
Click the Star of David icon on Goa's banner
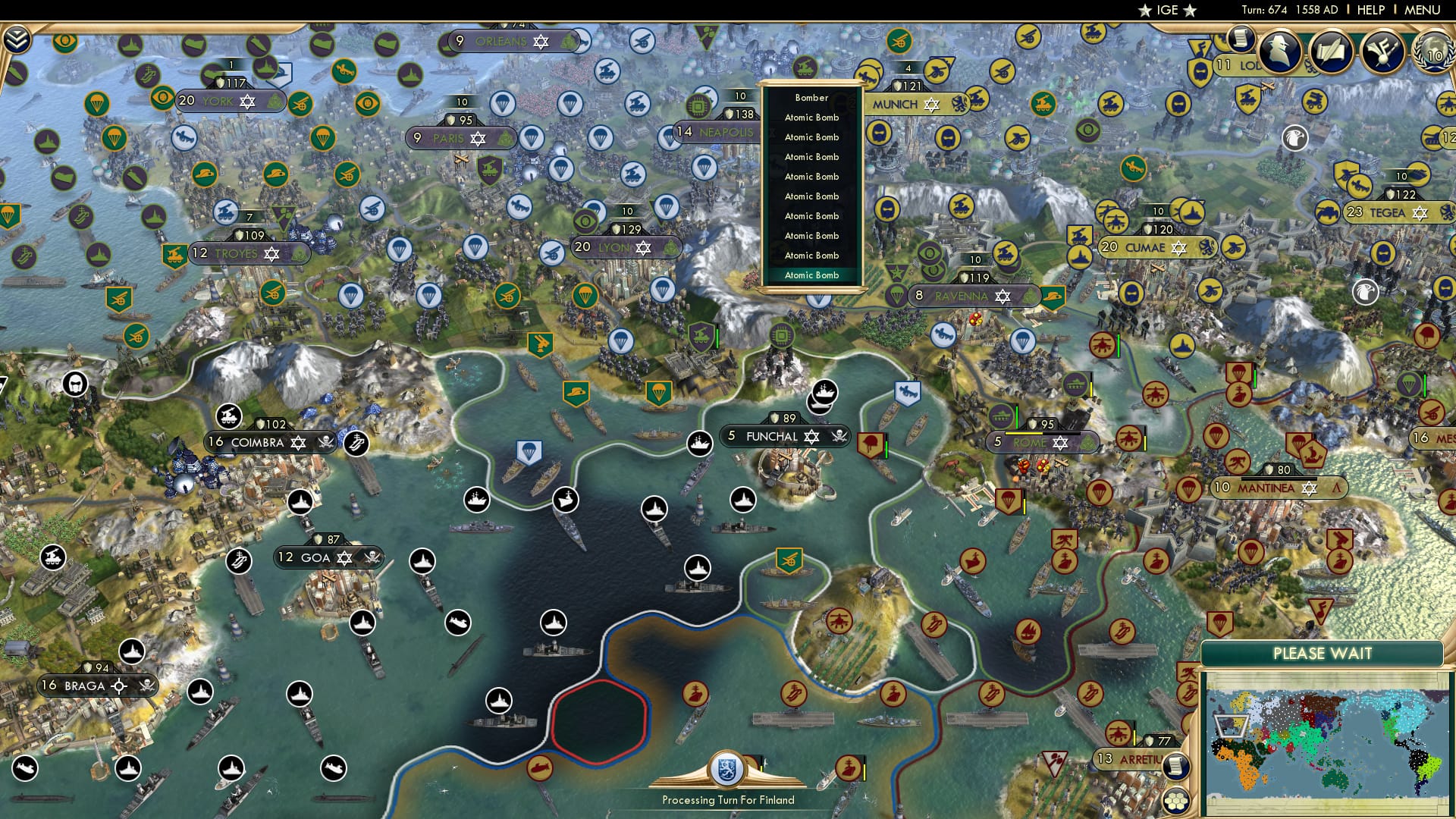344,557
